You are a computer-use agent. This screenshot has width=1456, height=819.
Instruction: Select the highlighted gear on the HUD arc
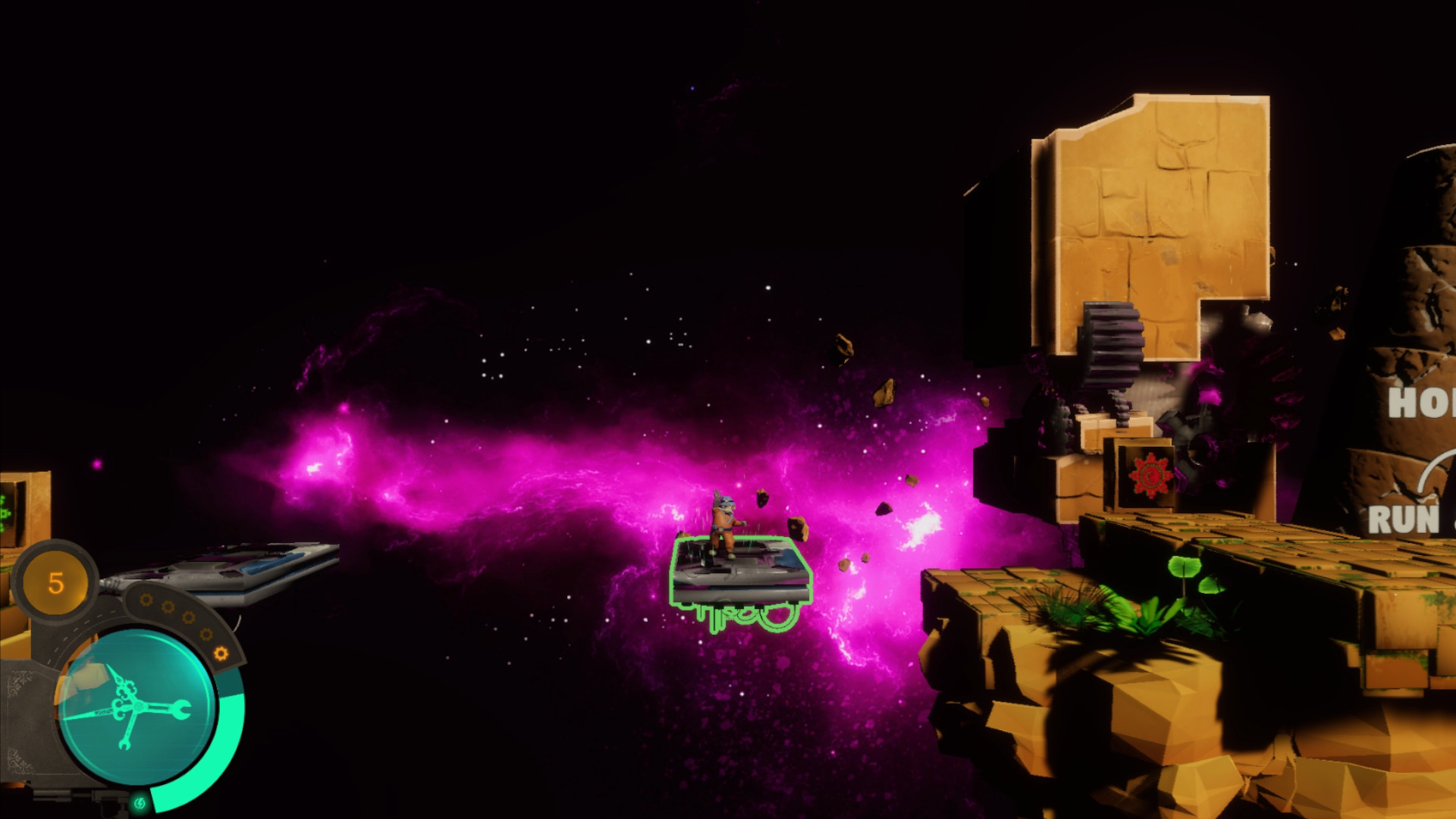[x=221, y=653]
